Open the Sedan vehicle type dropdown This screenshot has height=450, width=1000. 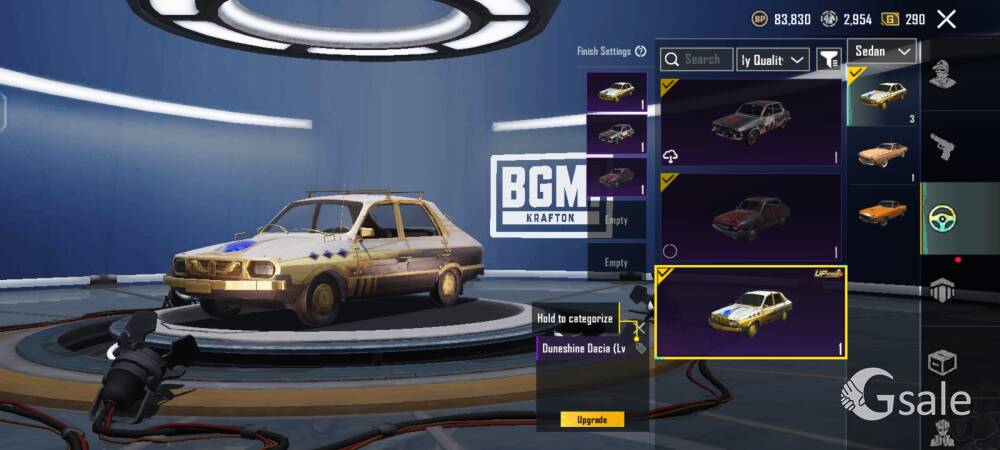pos(883,51)
